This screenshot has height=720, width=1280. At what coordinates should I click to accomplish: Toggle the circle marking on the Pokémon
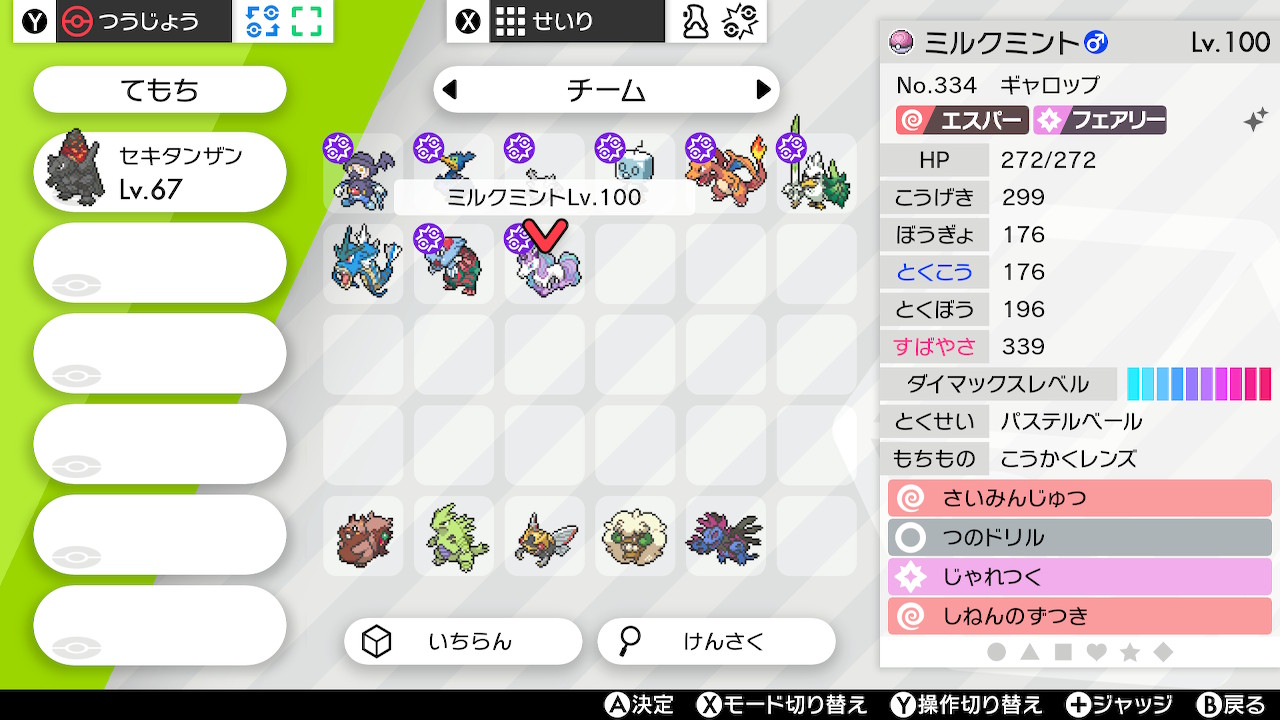pos(997,650)
